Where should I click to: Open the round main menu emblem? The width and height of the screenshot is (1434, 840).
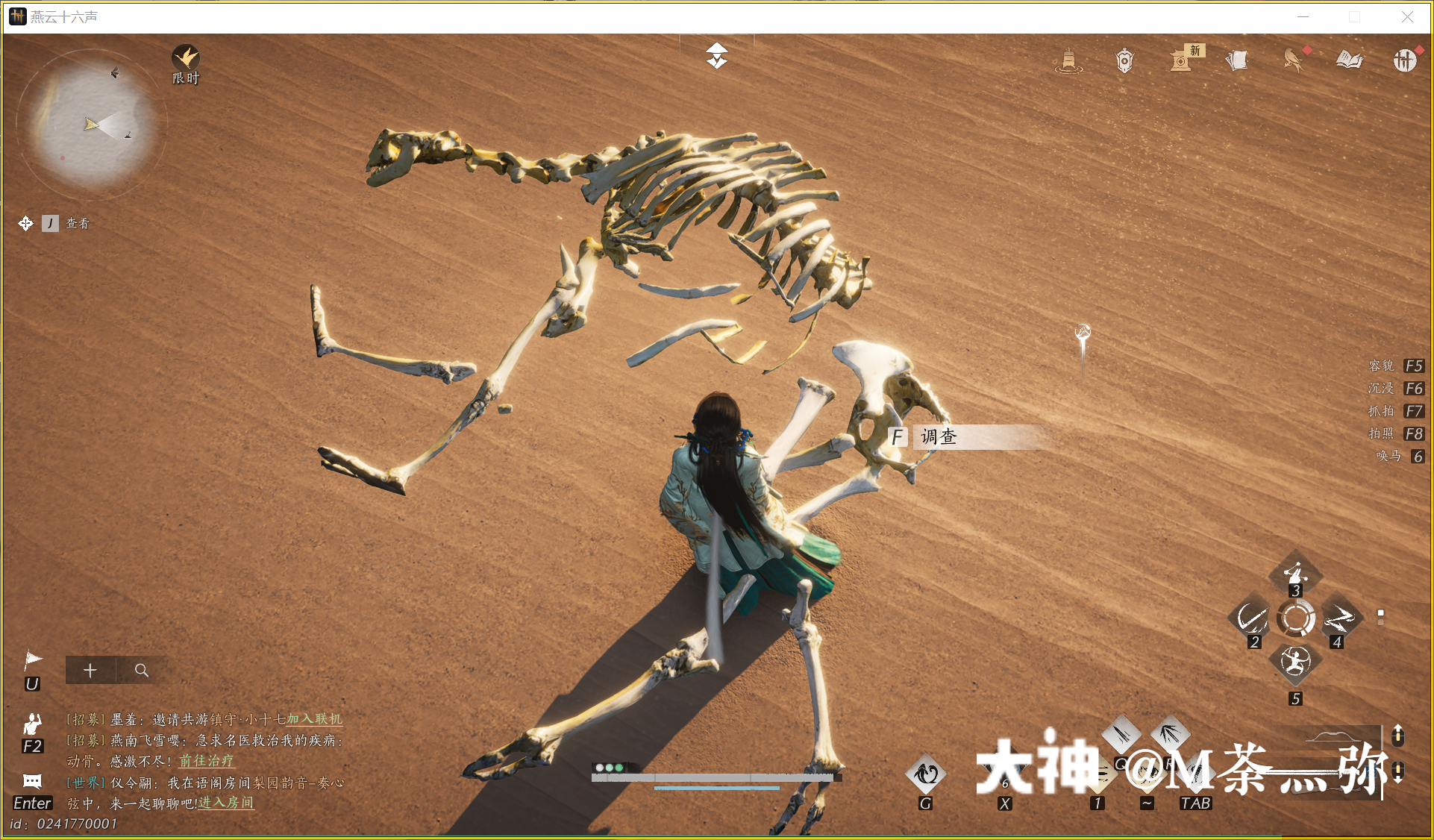point(1405,60)
